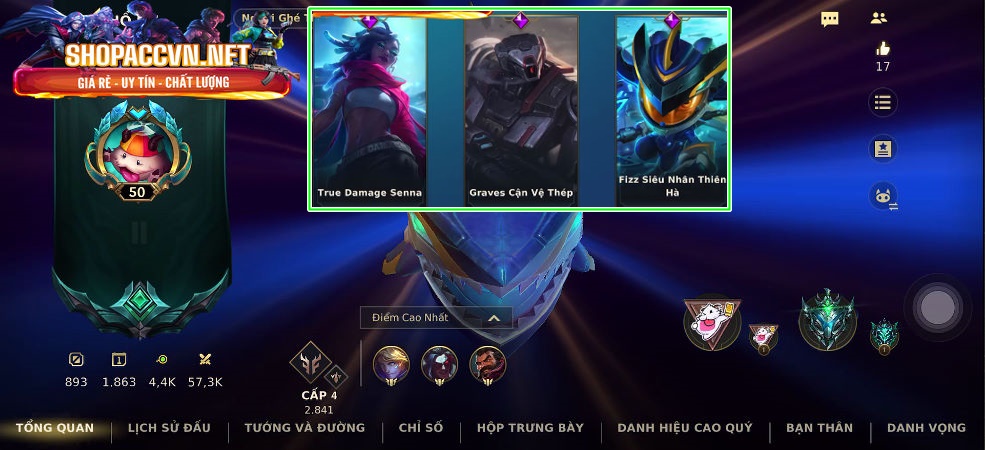Go to the Hộp Trưng Bày tab
985x450 pixels.
(x=530, y=428)
